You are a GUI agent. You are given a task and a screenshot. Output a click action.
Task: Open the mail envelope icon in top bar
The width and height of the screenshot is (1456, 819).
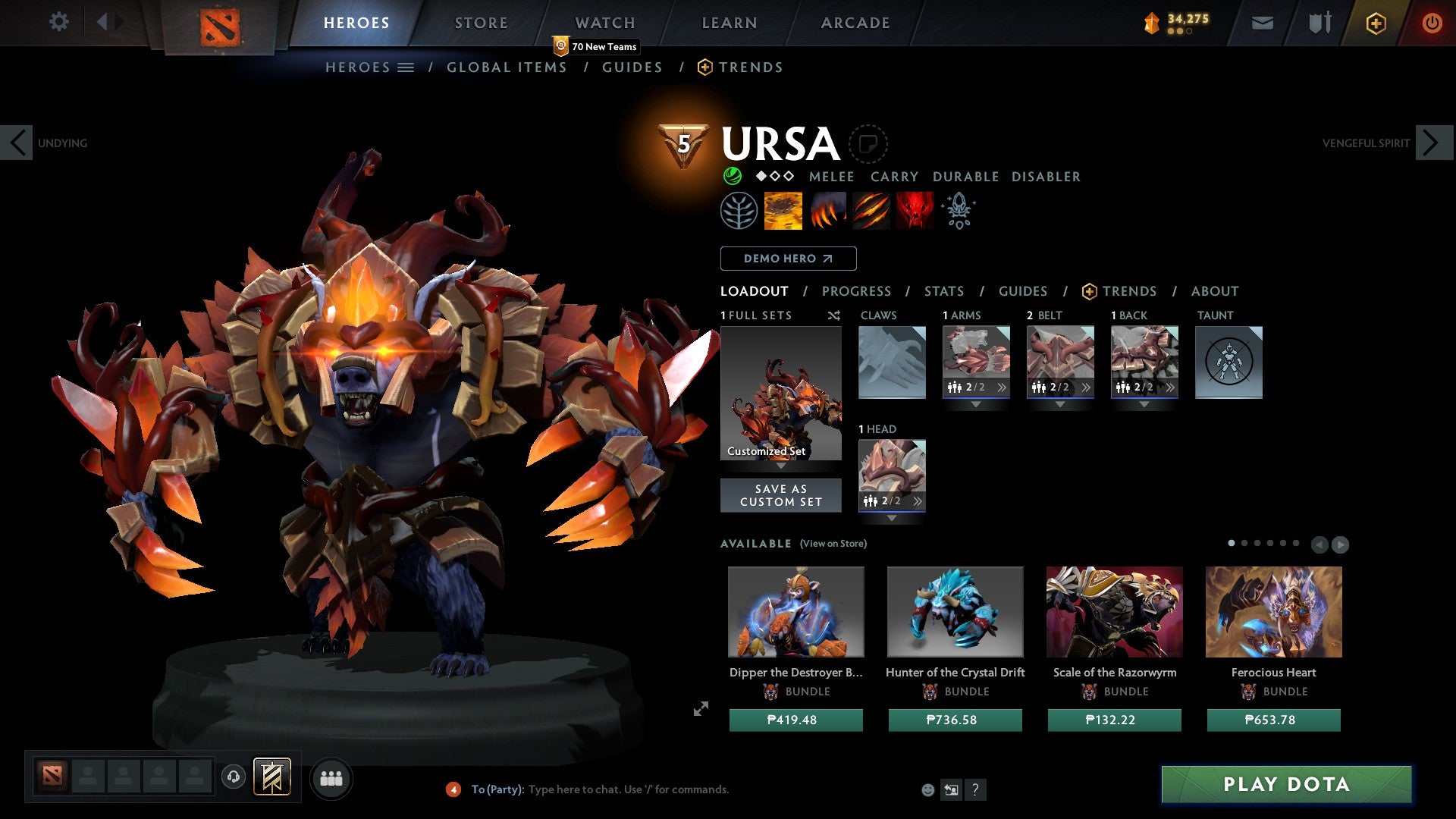1262,23
